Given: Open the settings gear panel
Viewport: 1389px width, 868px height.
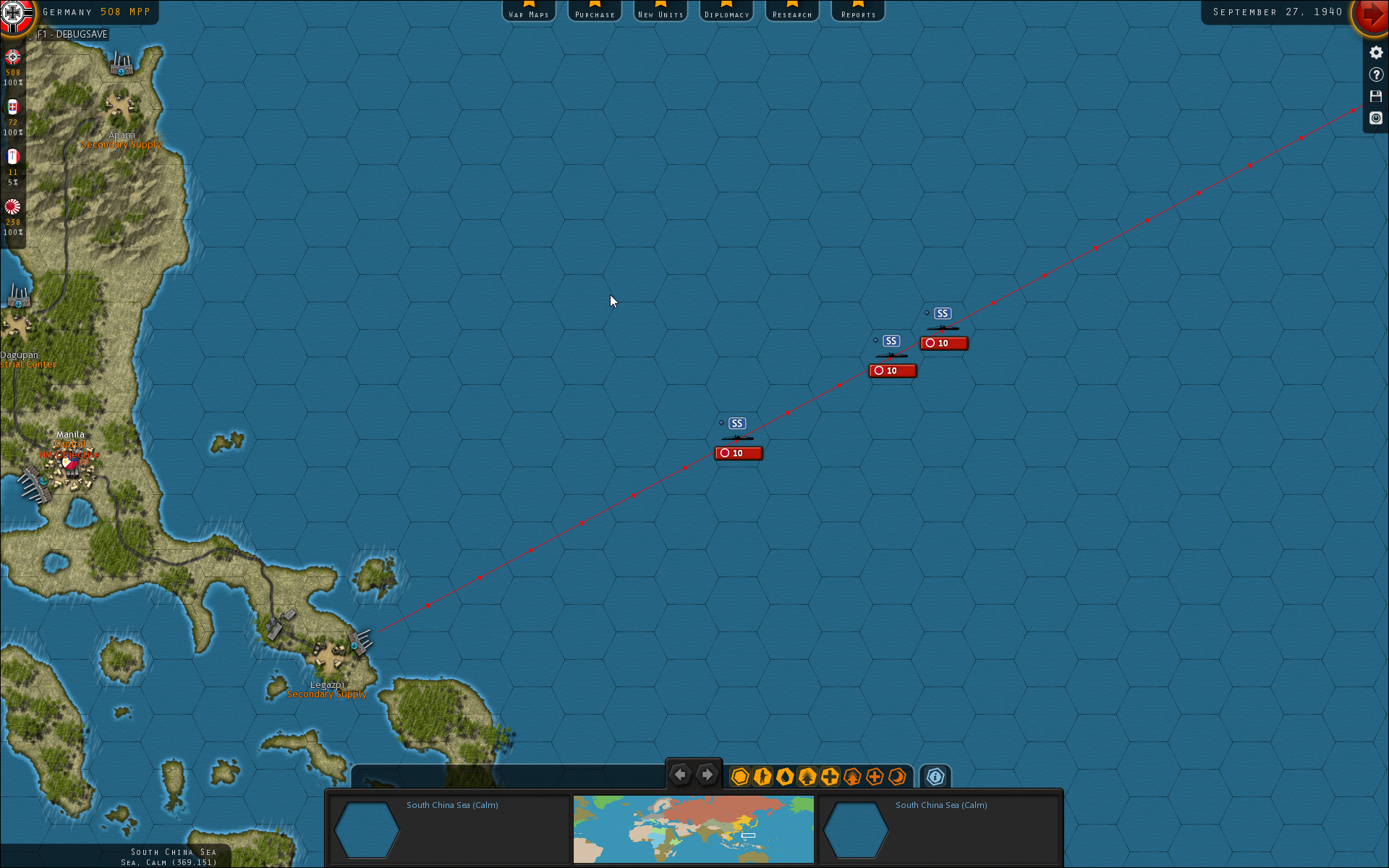Looking at the screenshot, I should click(x=1375, y=52).
